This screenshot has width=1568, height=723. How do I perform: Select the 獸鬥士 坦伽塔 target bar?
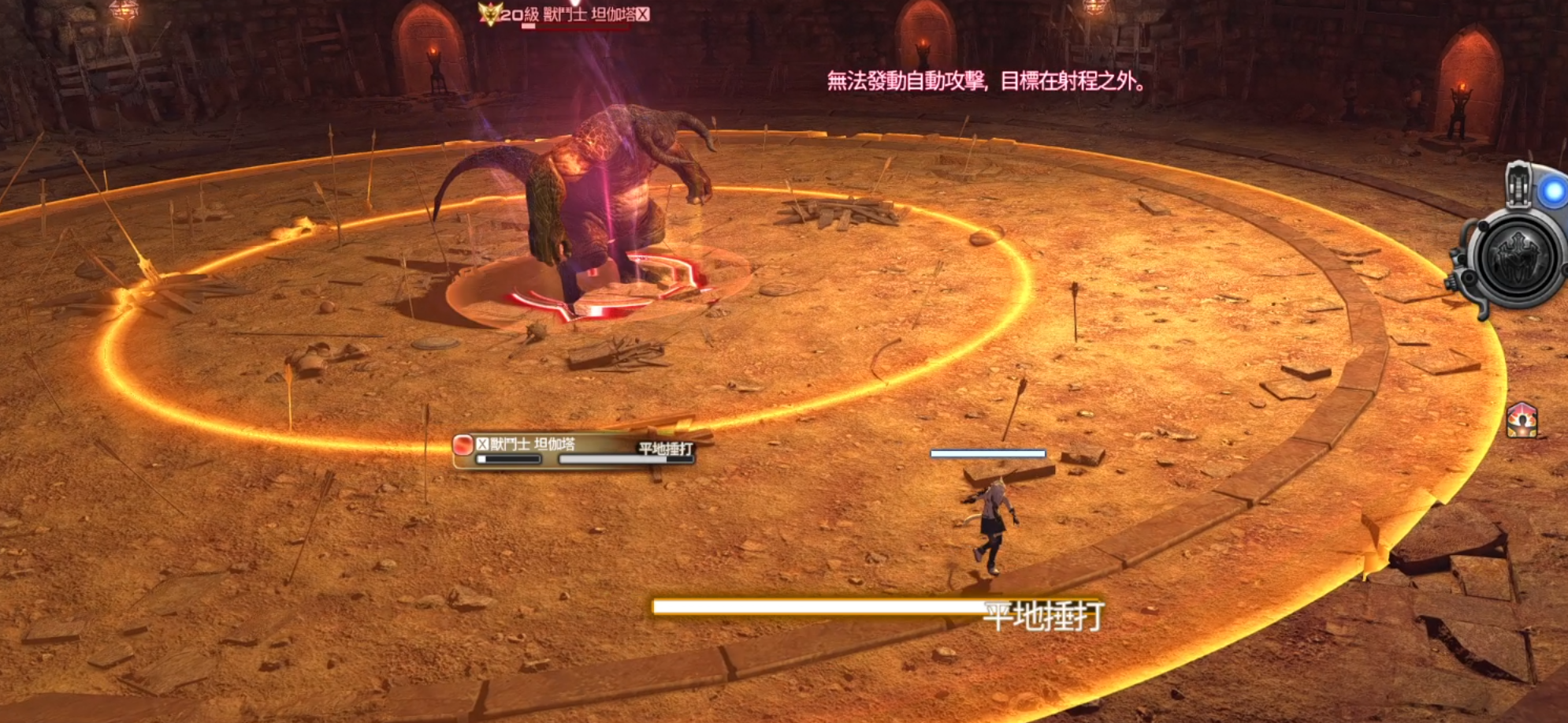coord(574,450)
